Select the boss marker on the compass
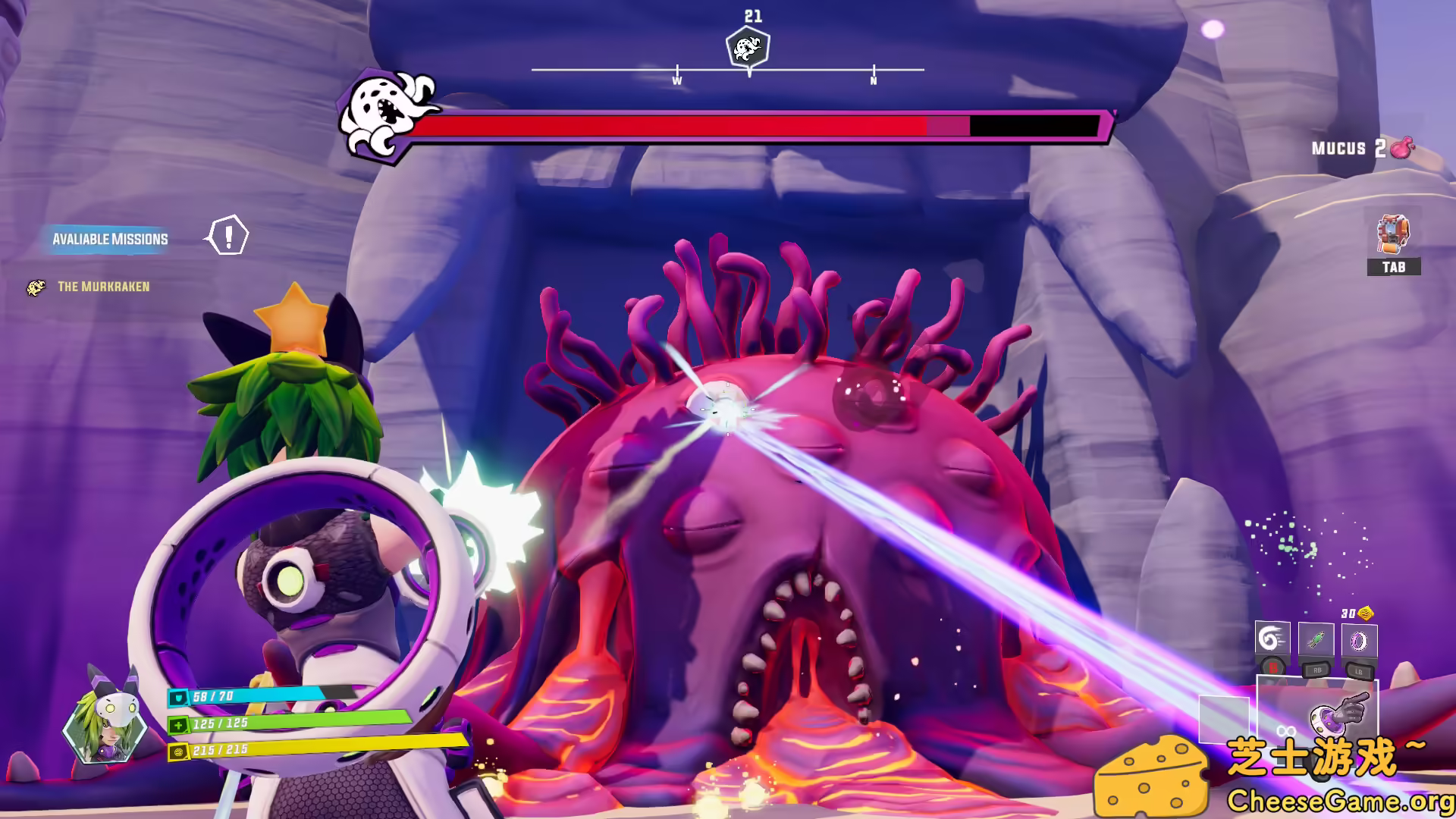 pyautogui.click(x=748, y=48)
